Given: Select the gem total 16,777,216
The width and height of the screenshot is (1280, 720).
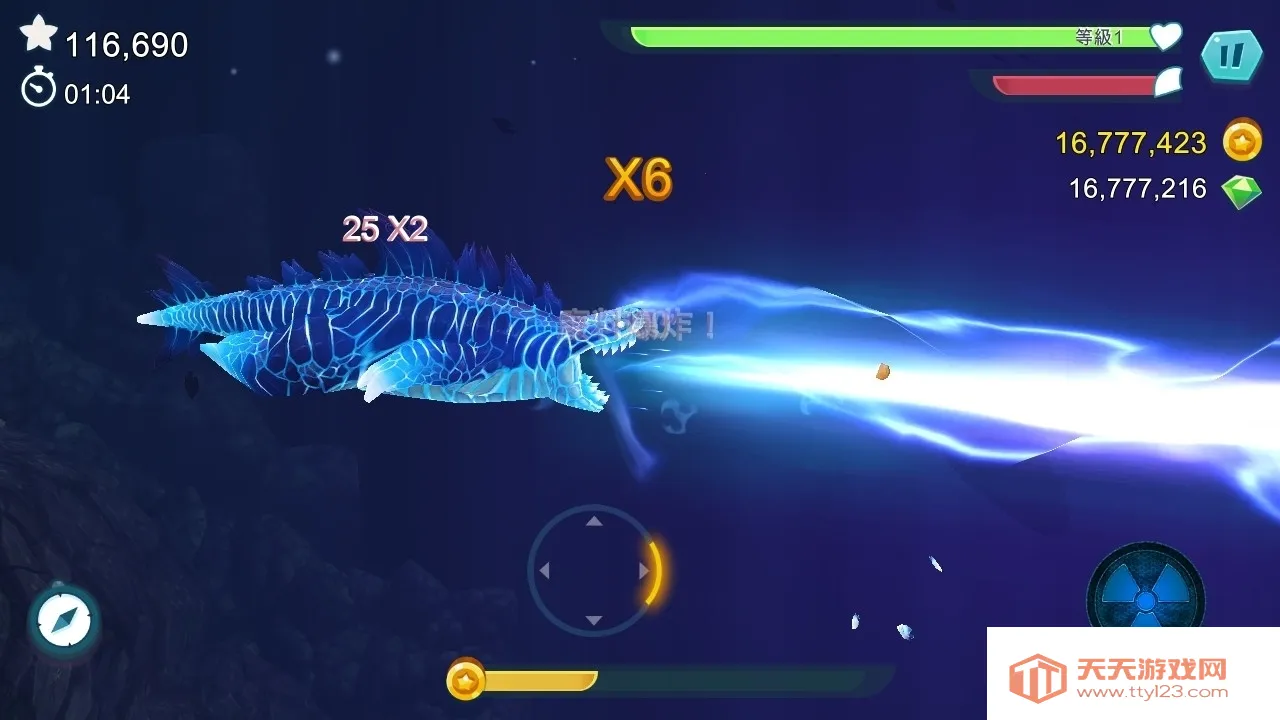Looking at the screenshot, I should point(1137,188).
